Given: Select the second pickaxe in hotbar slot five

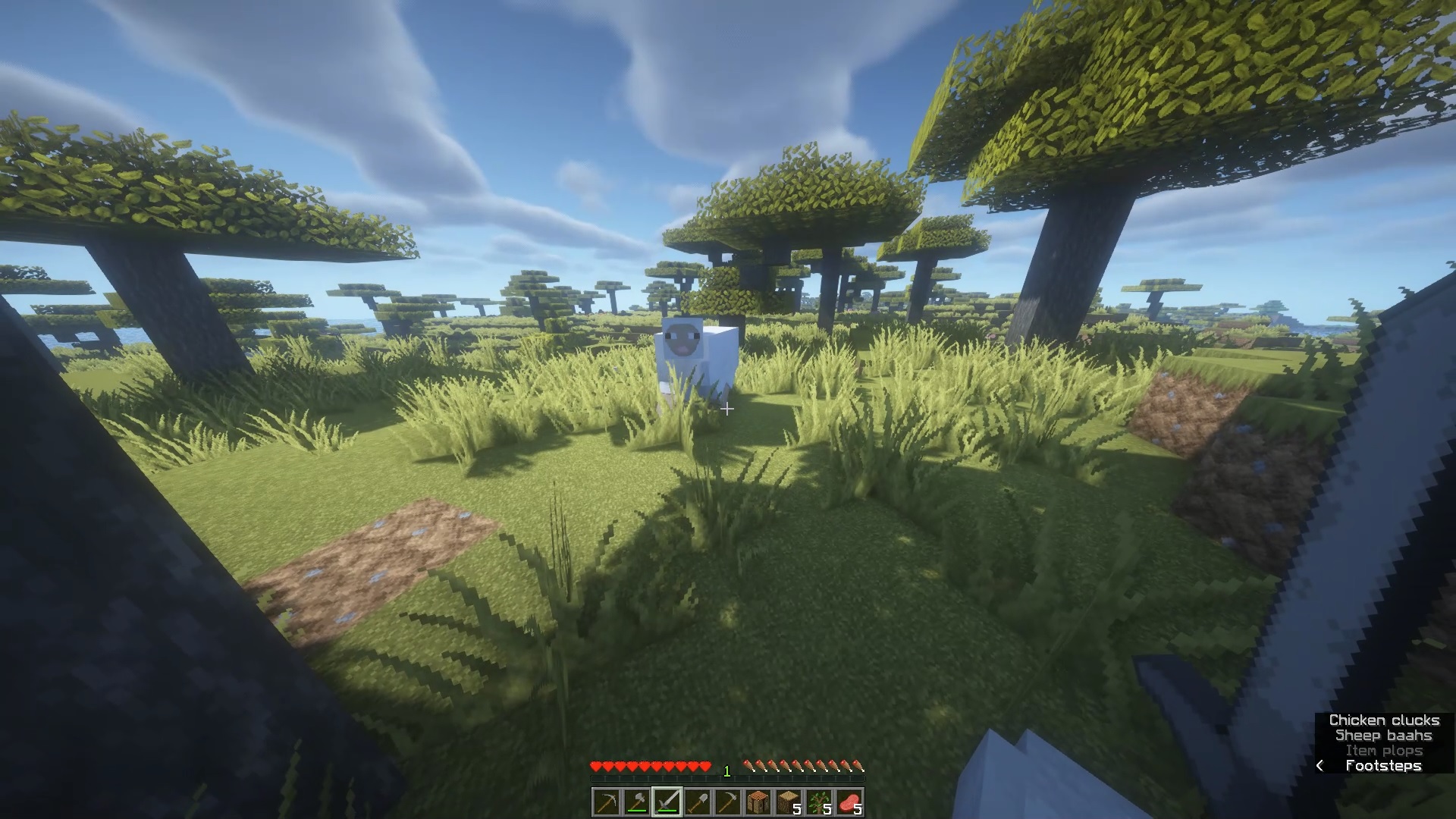Looking at the screenshot, I should (x=727, y=802).
